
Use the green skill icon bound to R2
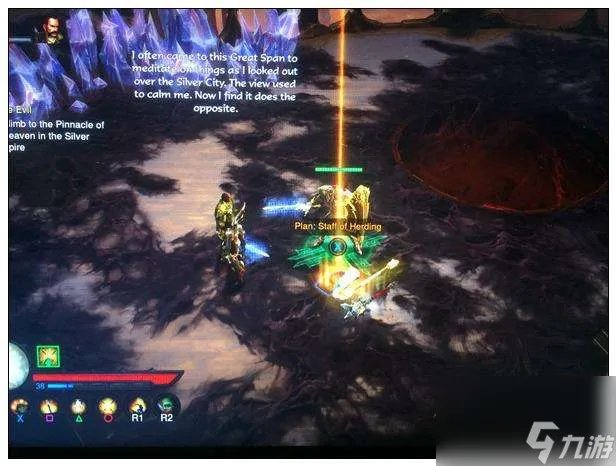click(166, 405)
